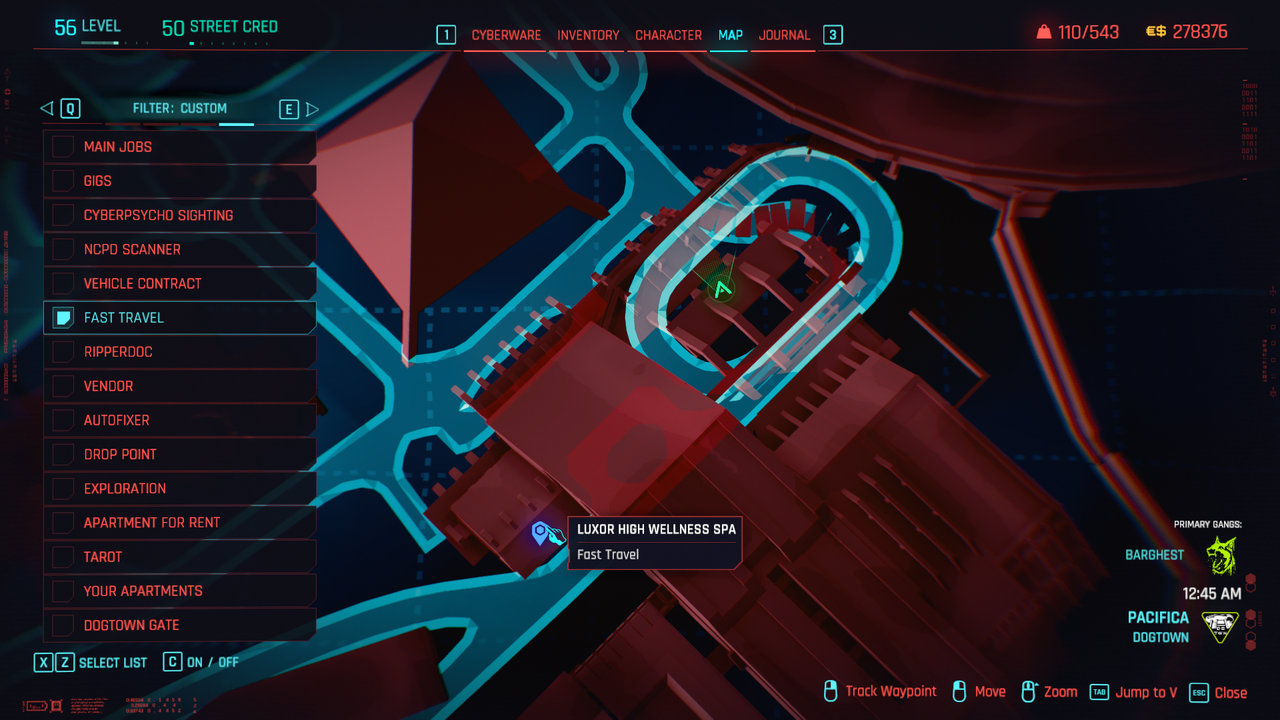
Task: Show Dogtown Gate markers
Action: (63, 625)
